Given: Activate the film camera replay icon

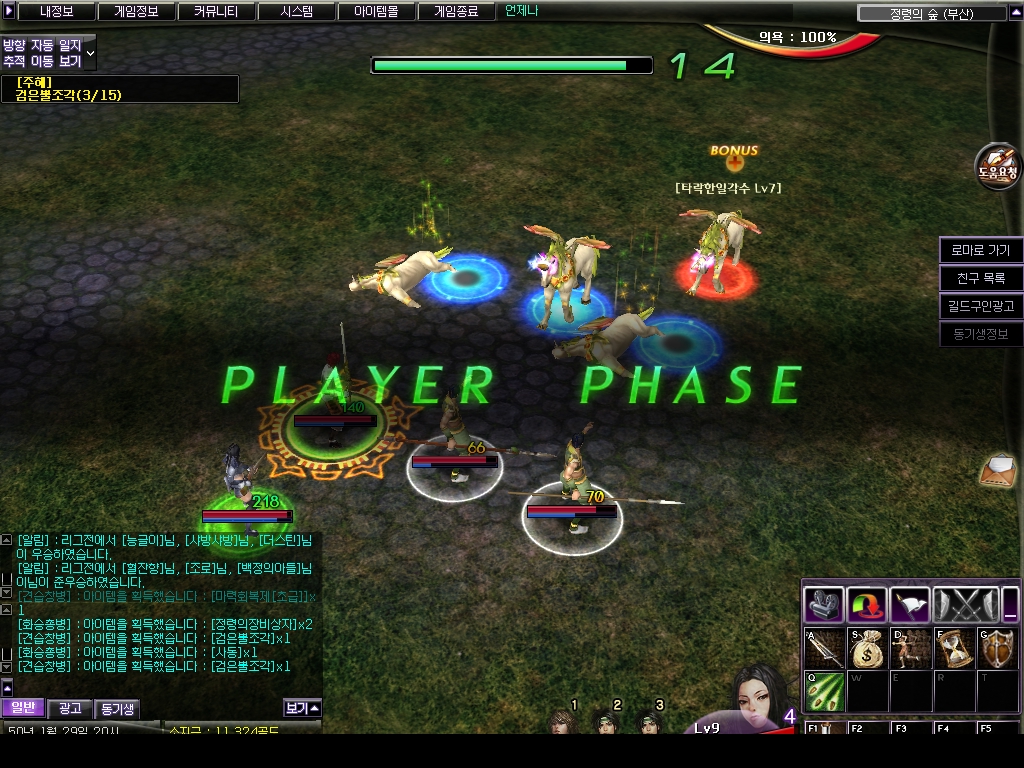Looking at the screenshot, I should (x=824, y=605).
